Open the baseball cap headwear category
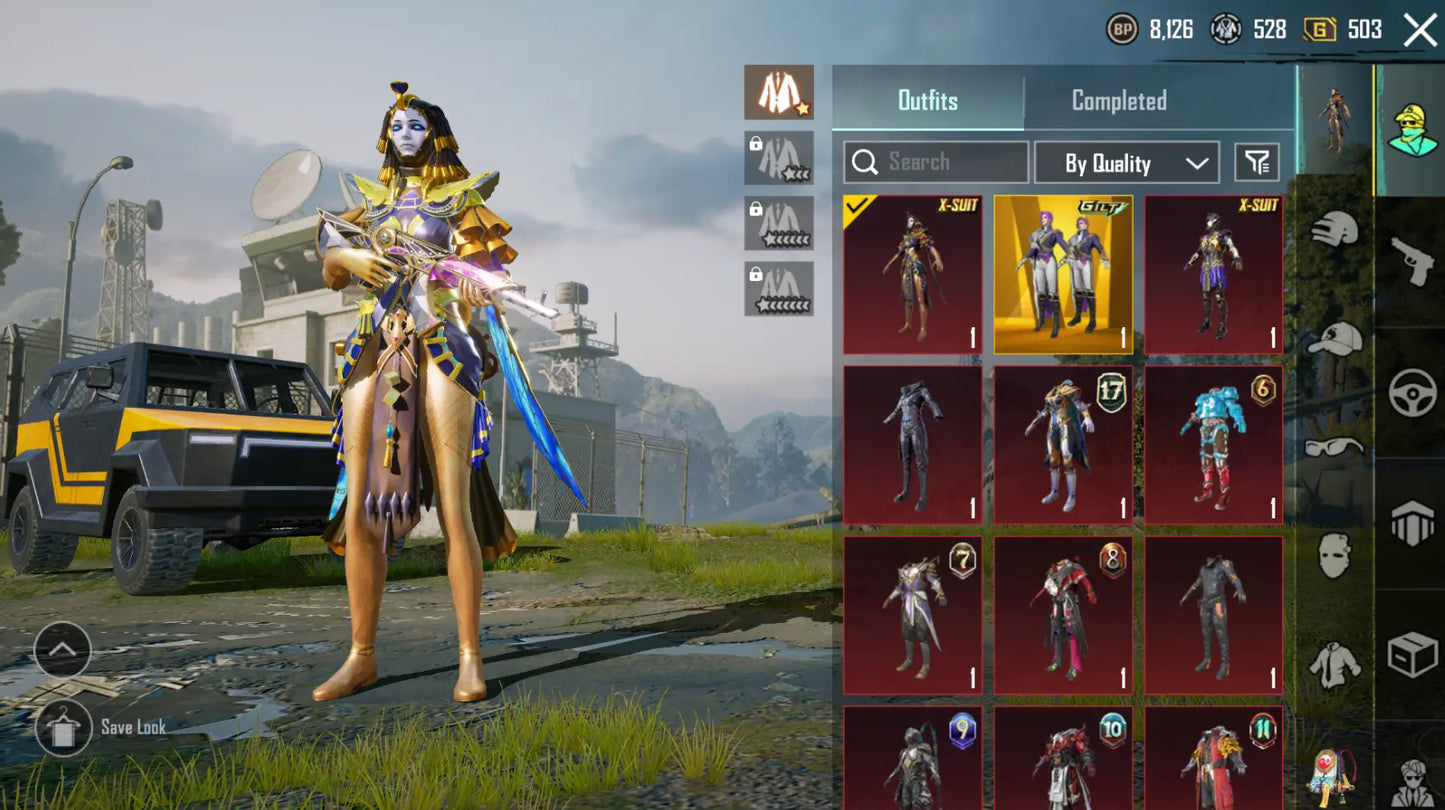This screenshot has height=810, width=1445. pyautogui.click(x=1336, y=340)
